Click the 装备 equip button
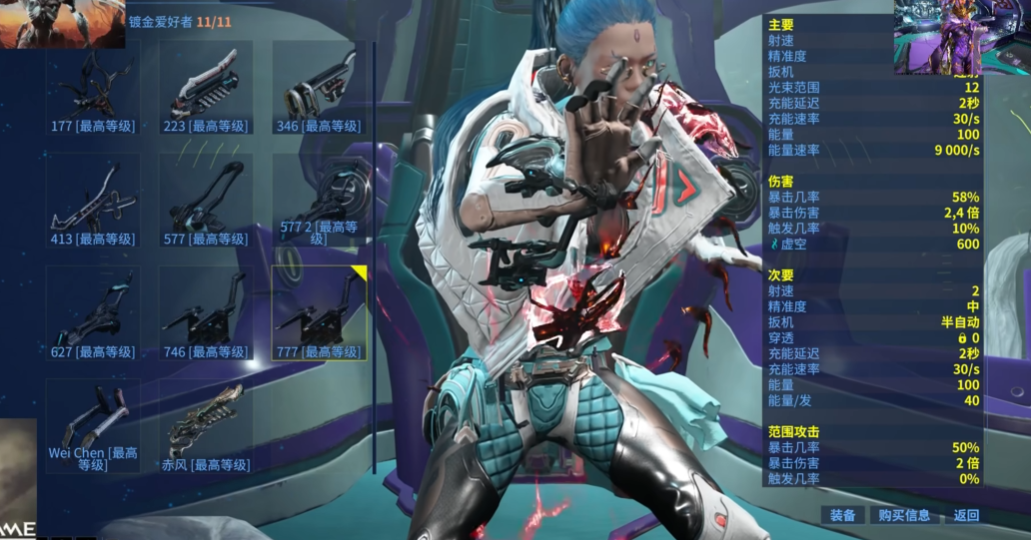Viewport: 1031px width, 540px height. tap(843, 515)
